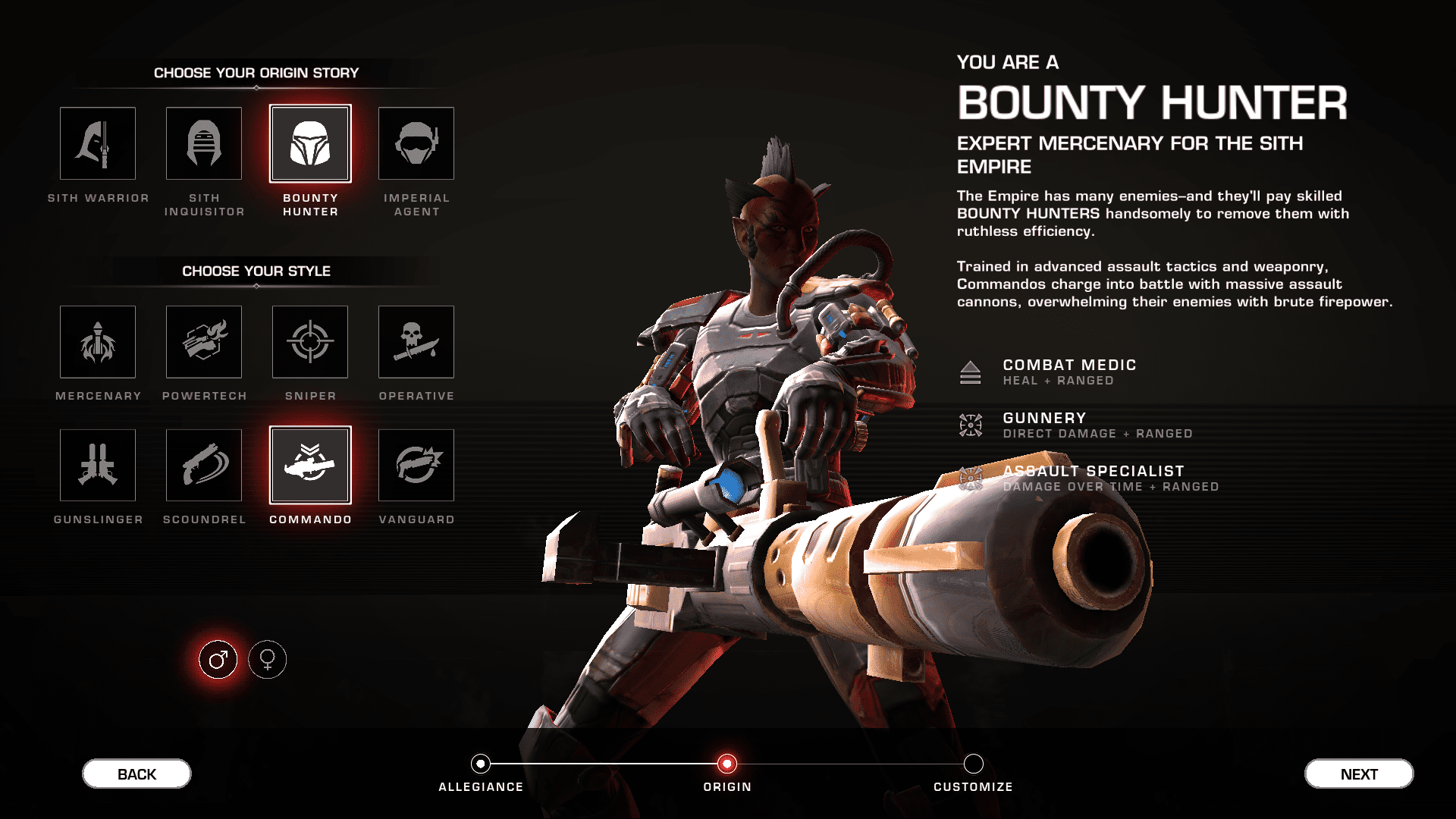The image size is (1456, 819).
Task: Select the Powertech style
Action: (203, 341)
